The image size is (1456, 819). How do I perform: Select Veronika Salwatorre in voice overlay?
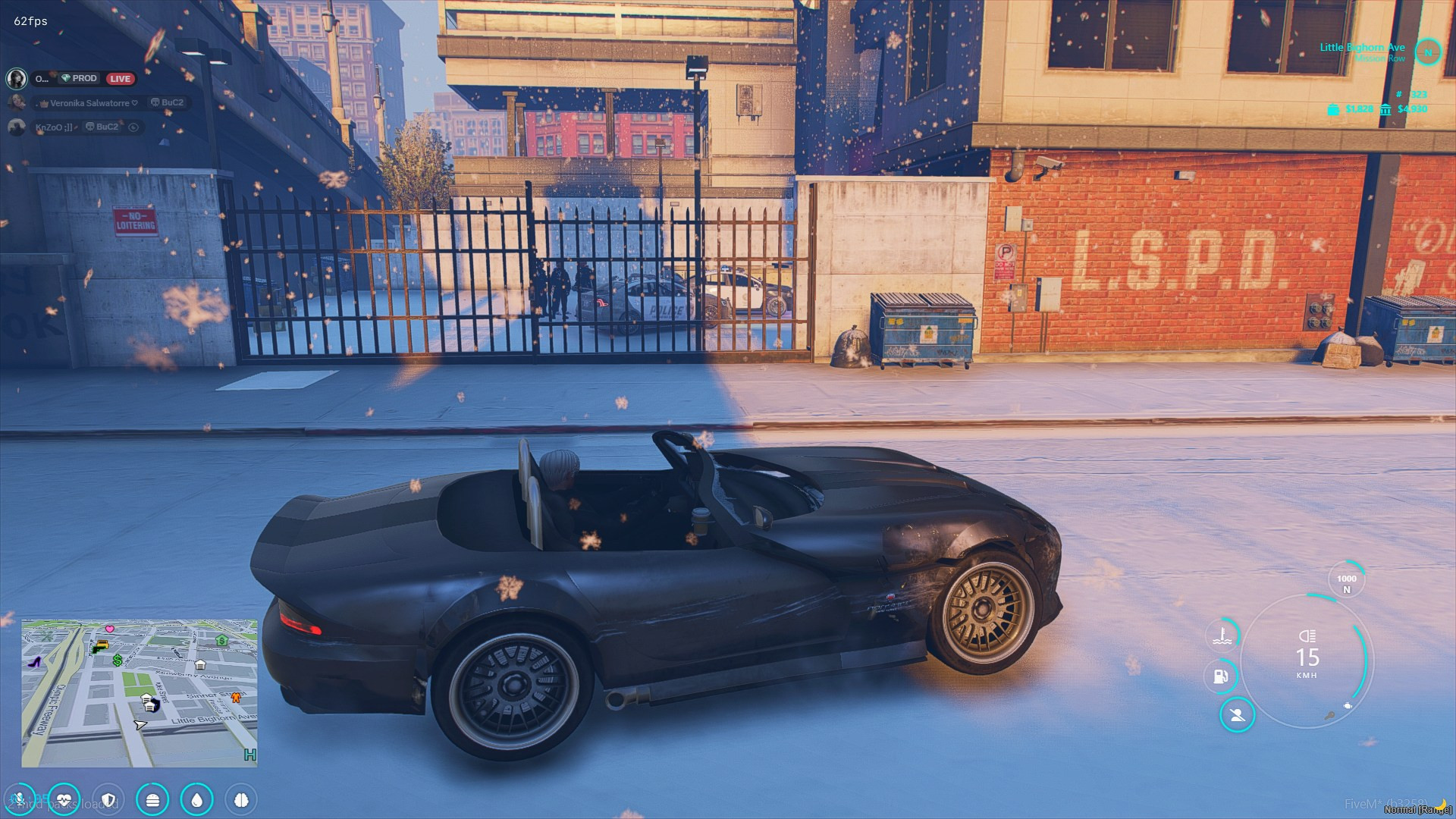(89, 103)
